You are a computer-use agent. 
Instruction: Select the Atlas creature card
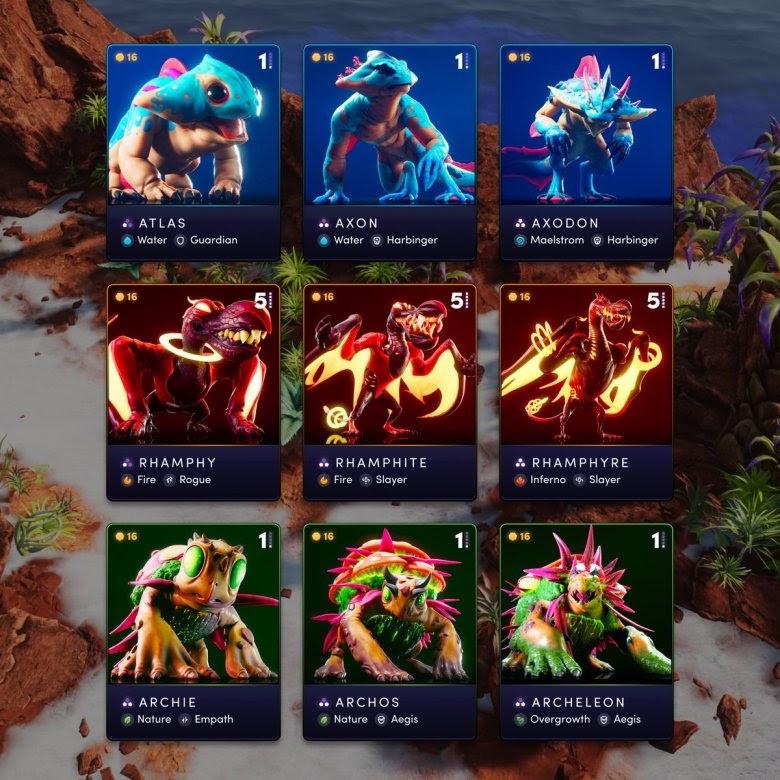tap(193, 152)
